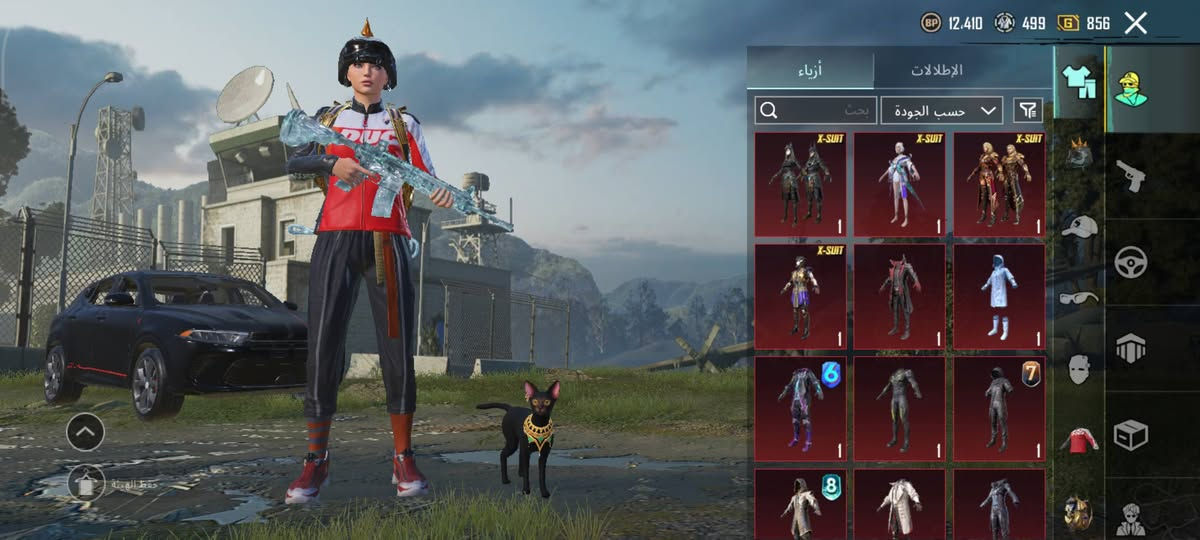Open the الإطلالات looks tab
The width and height of the screenshot is (1200, 540).
pyautogui.click(x=936, y=70)
